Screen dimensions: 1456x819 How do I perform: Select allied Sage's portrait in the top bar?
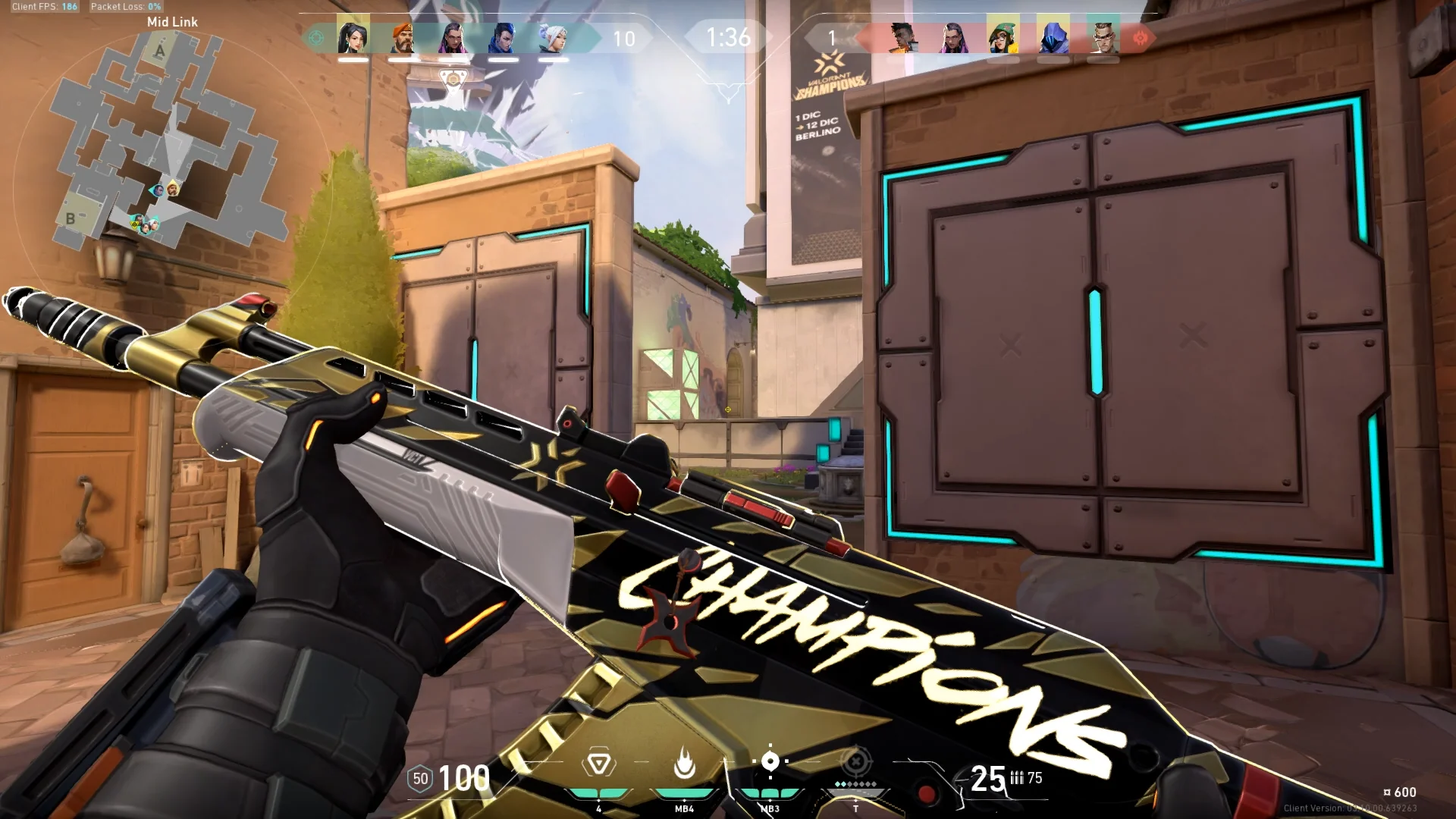pyautogui.click(x=353, y=36)
